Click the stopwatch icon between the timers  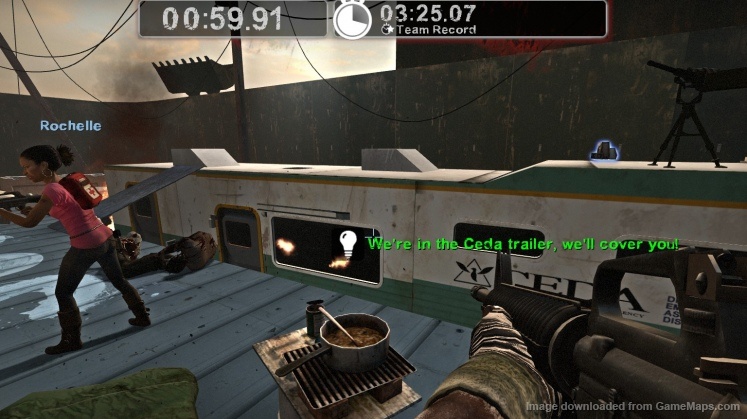pyautogui.click(x=352, y=19)
